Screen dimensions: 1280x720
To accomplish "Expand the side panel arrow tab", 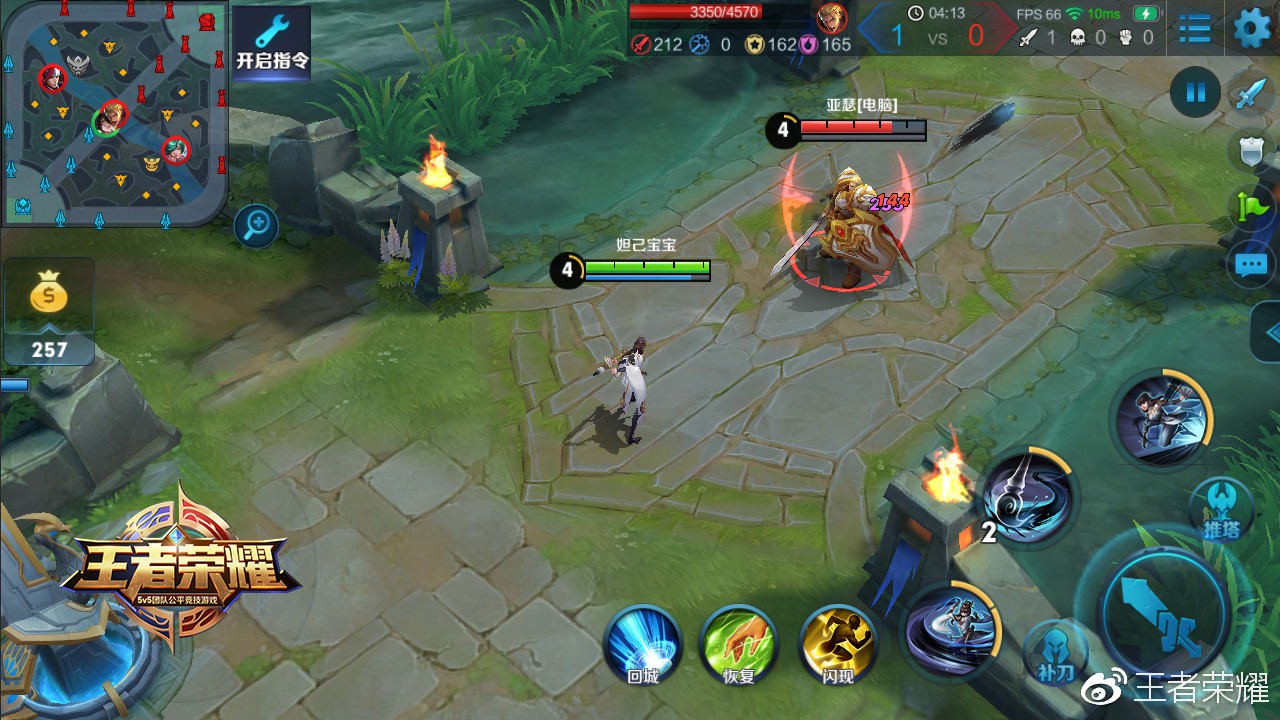I will coord(1268,333).
